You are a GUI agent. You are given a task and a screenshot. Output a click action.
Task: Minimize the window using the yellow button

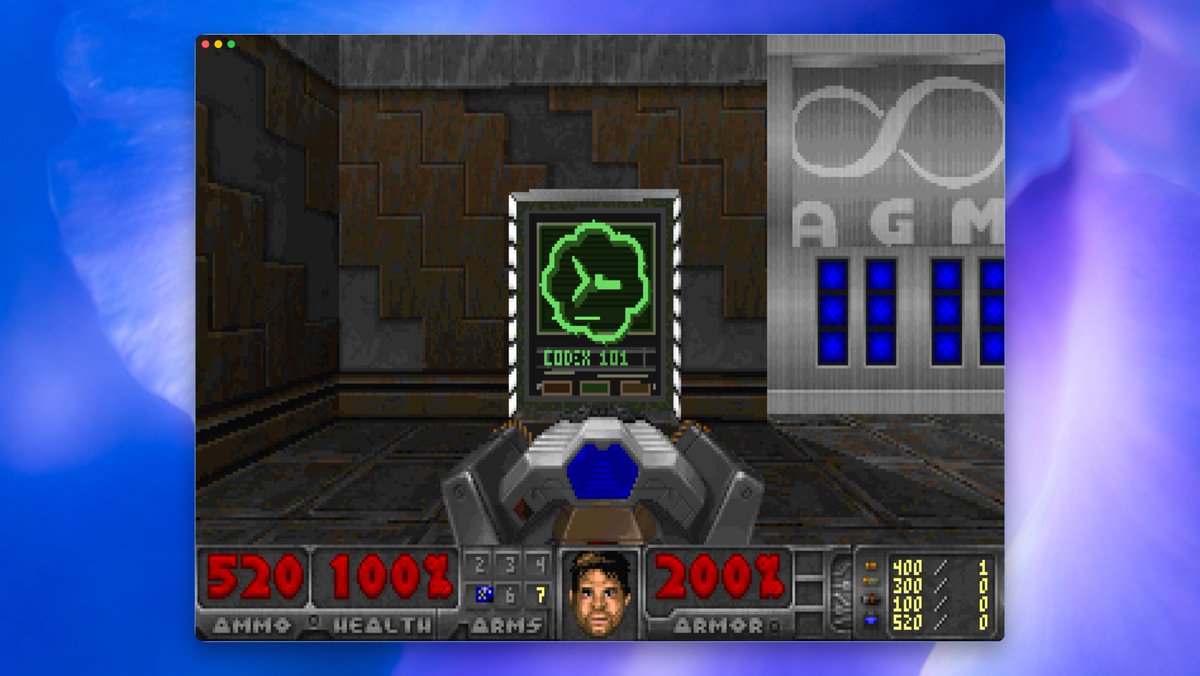coord(219,44)
